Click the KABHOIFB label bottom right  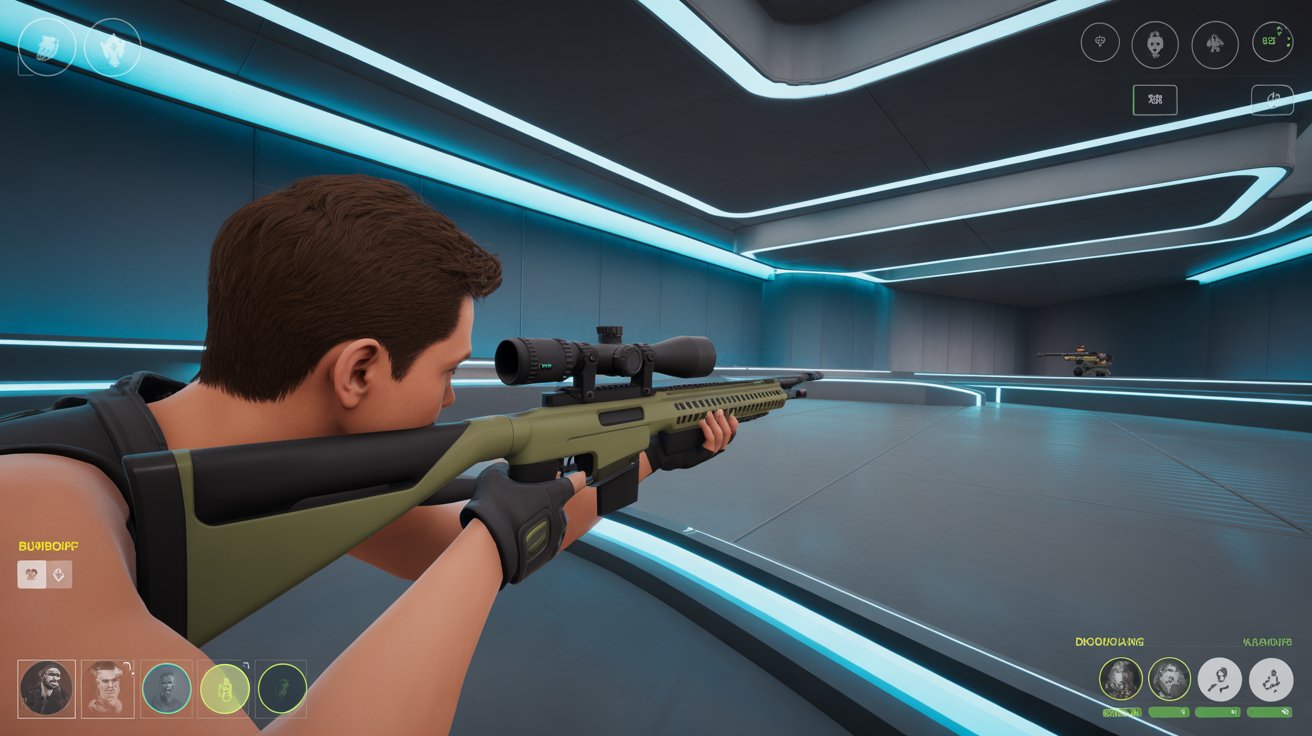click(1266, 642)
